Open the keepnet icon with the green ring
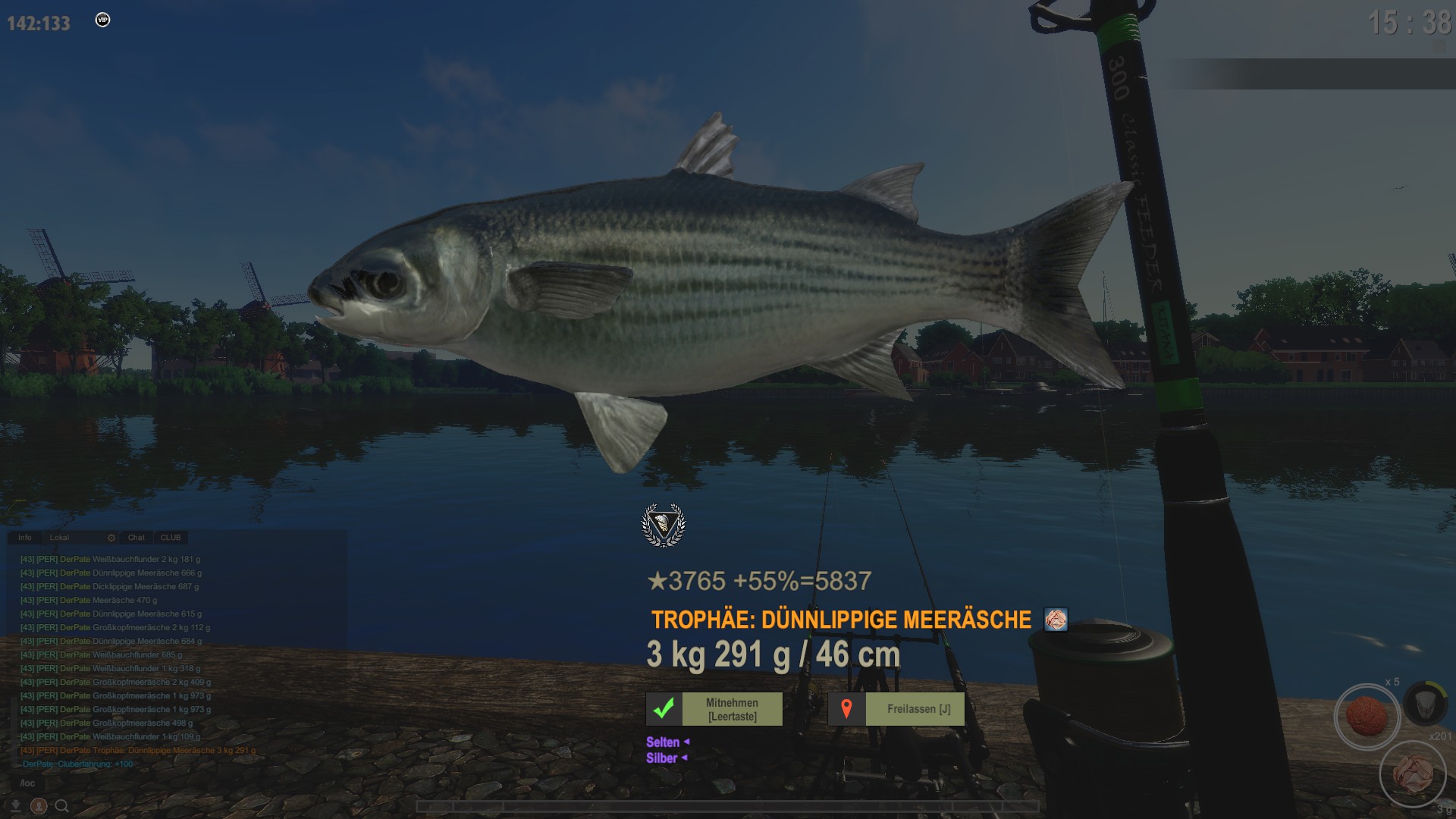This screenshot has width=1456, height=819. (1424, 702)
